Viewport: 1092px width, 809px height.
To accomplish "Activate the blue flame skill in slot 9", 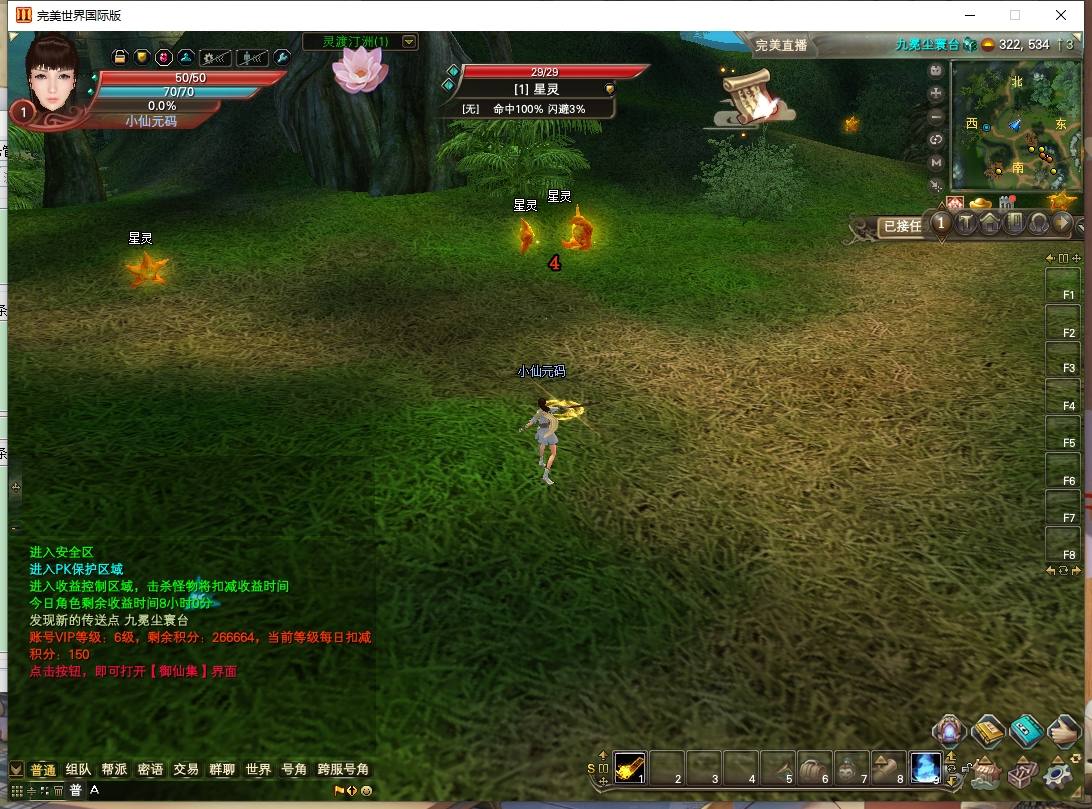I will [925, 767].
